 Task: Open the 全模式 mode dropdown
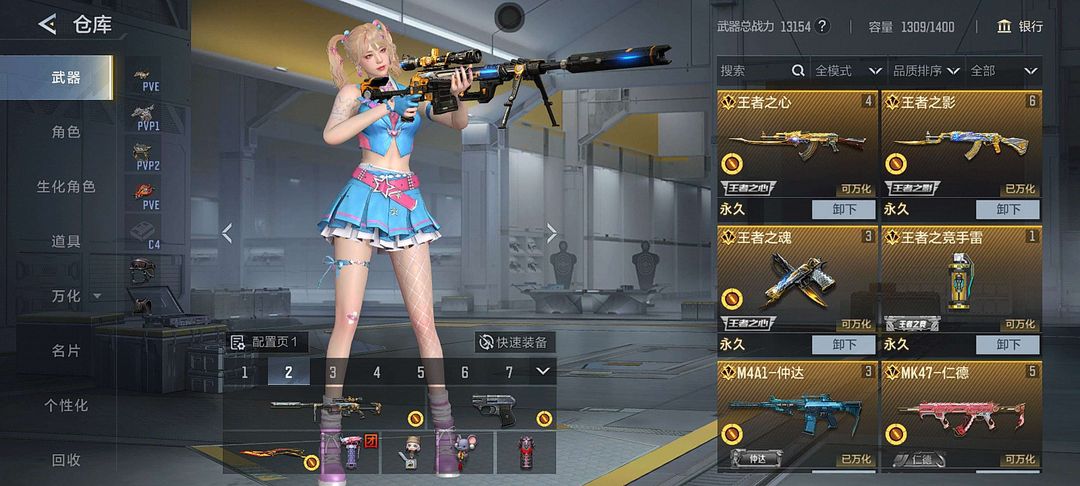(847, 71)
